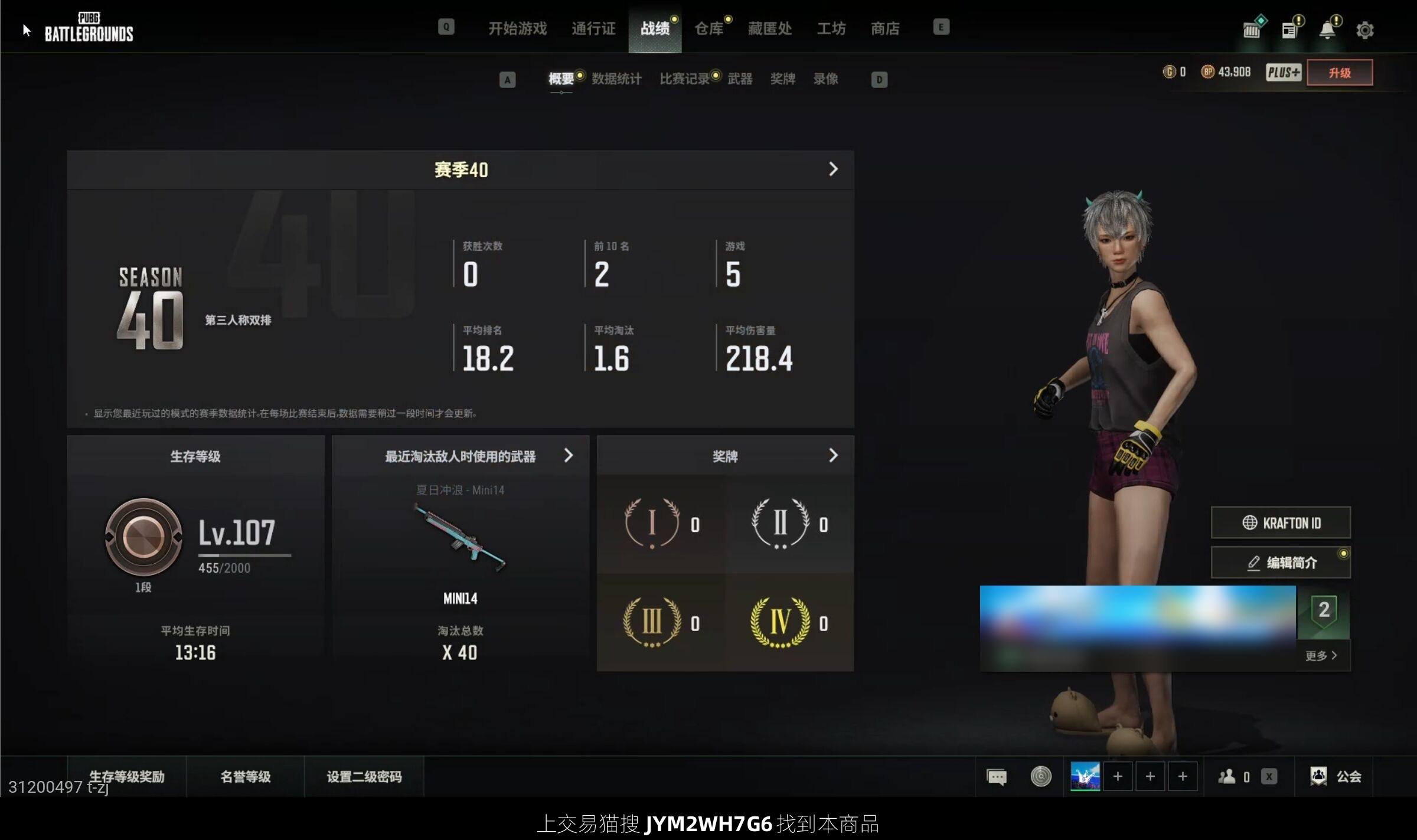Open the 开始游戏 menu tab
Image resolution: width=1417 pixels, height=840 pixels.
tap(517, 28)
